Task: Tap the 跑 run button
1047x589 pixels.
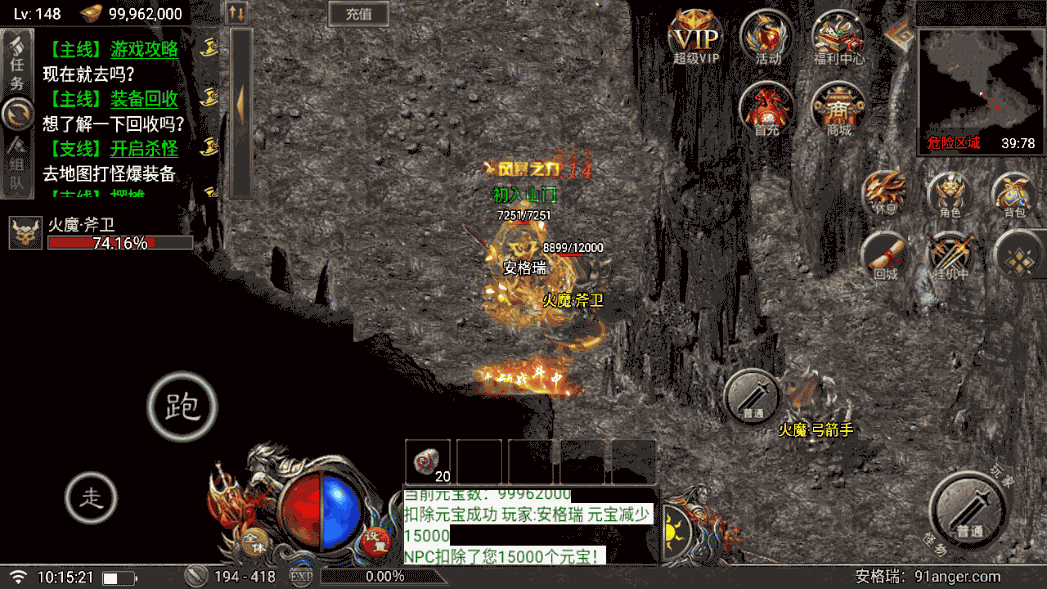Action: pos(182,406)
